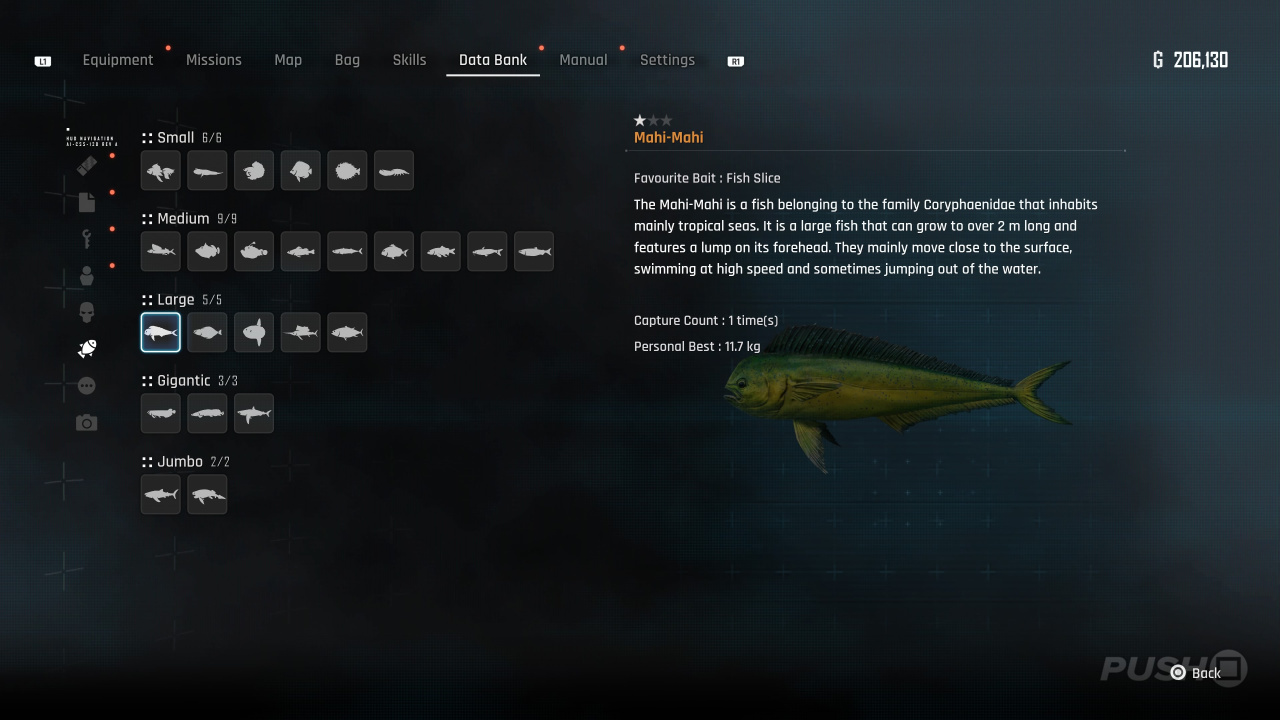The height and width of the screenshot is (720, 1280).
Task: Select the highlighted Mahi-Mahi fish entry
Action: tap(161, 333)
